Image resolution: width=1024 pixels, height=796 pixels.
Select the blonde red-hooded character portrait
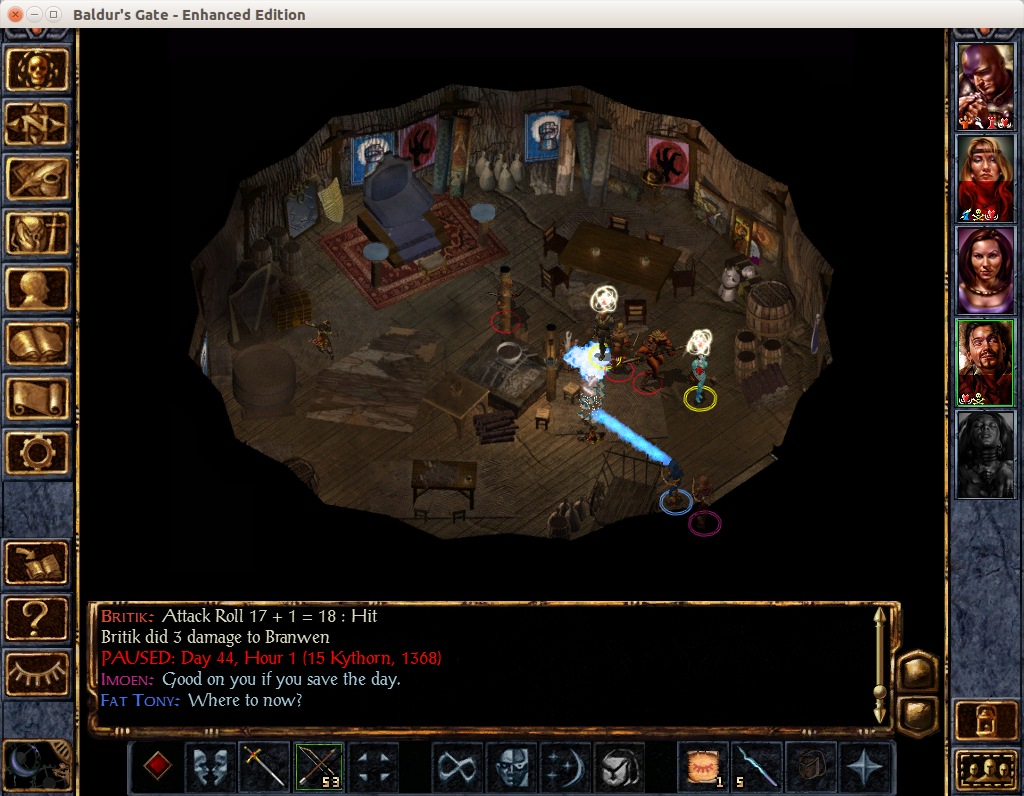tap(985, 178)
